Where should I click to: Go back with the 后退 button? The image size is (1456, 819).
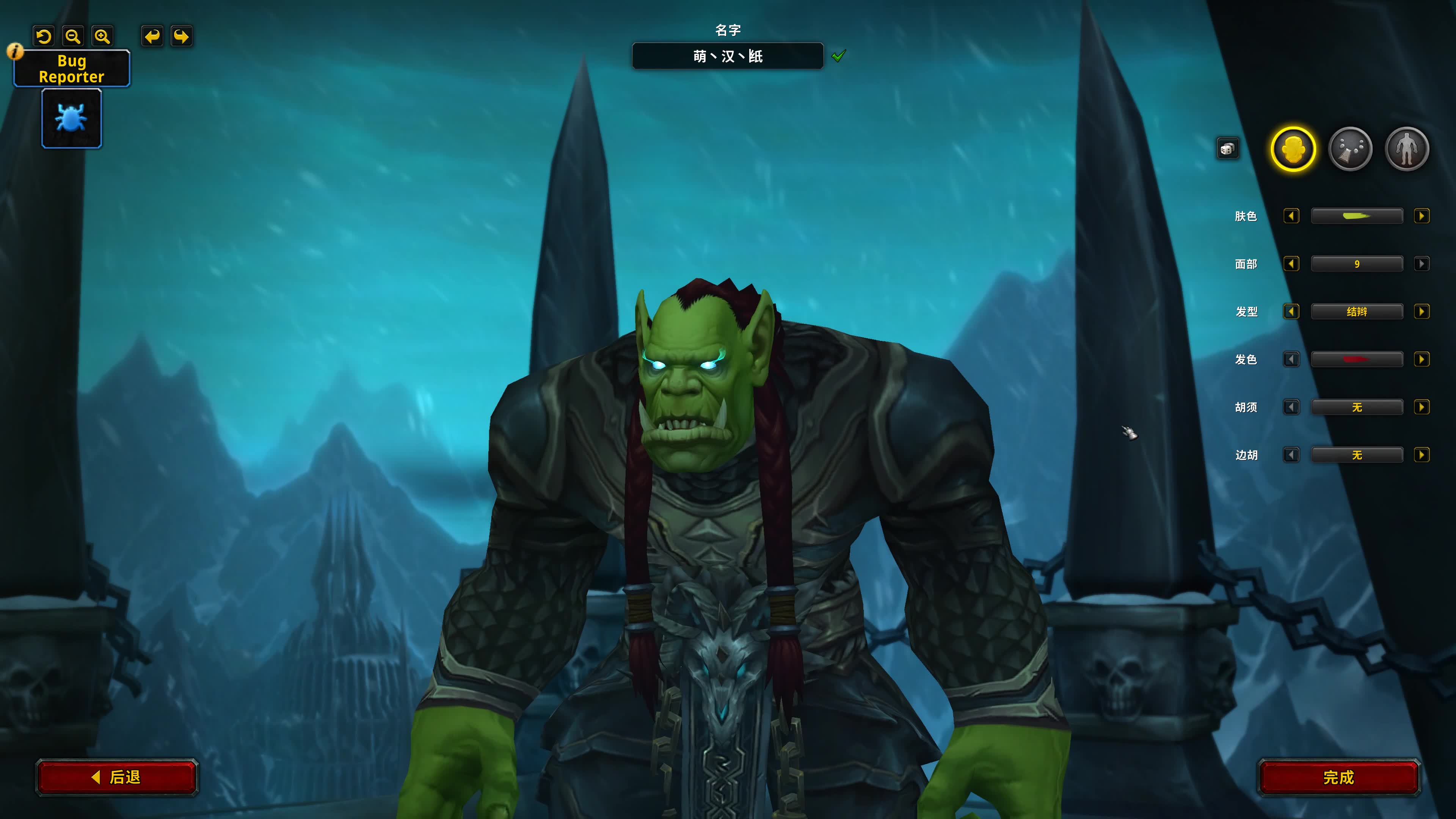point(117,777)
